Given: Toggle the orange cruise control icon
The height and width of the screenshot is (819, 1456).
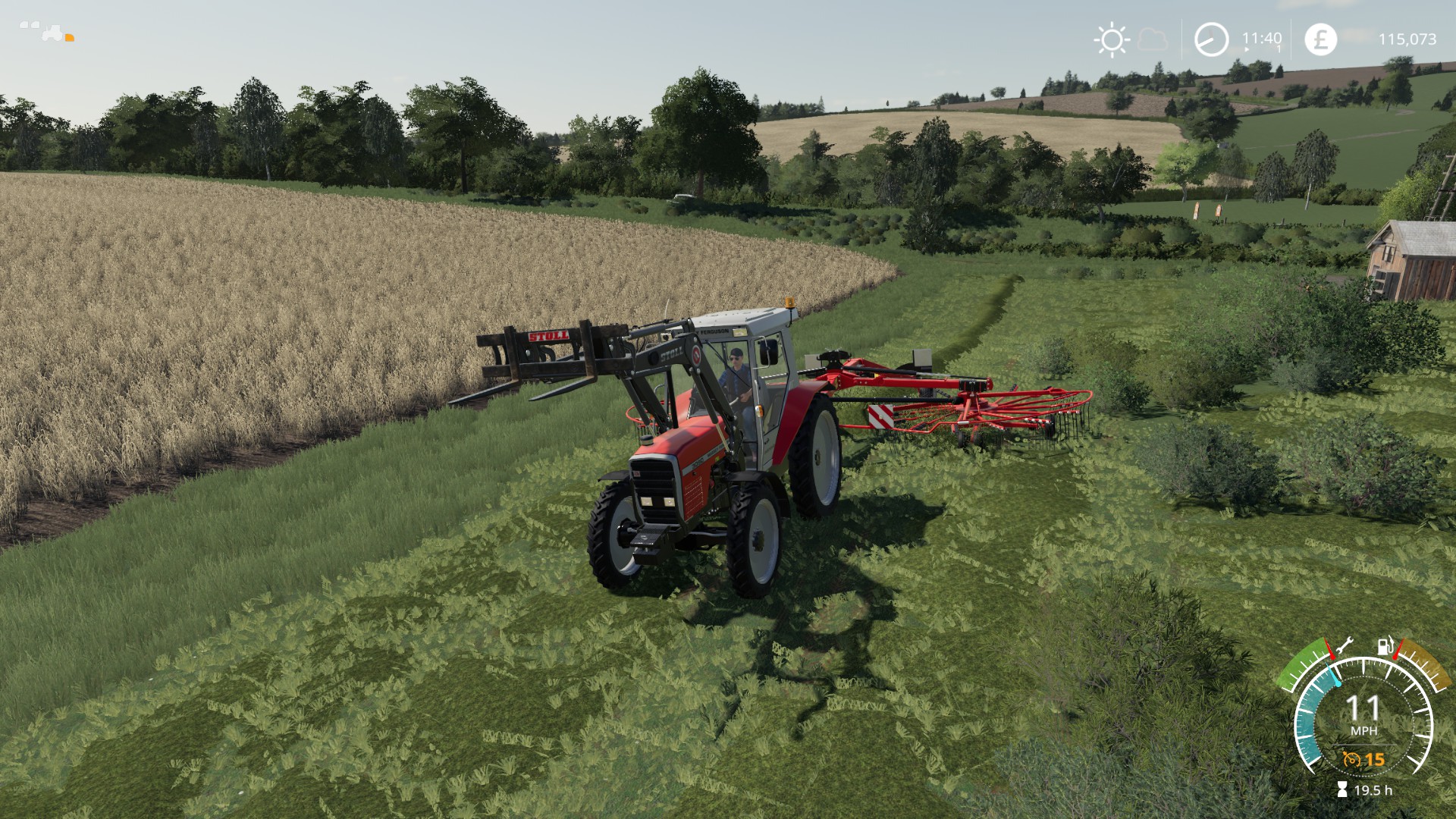Looking at the screenshot, I should 1351,758.
